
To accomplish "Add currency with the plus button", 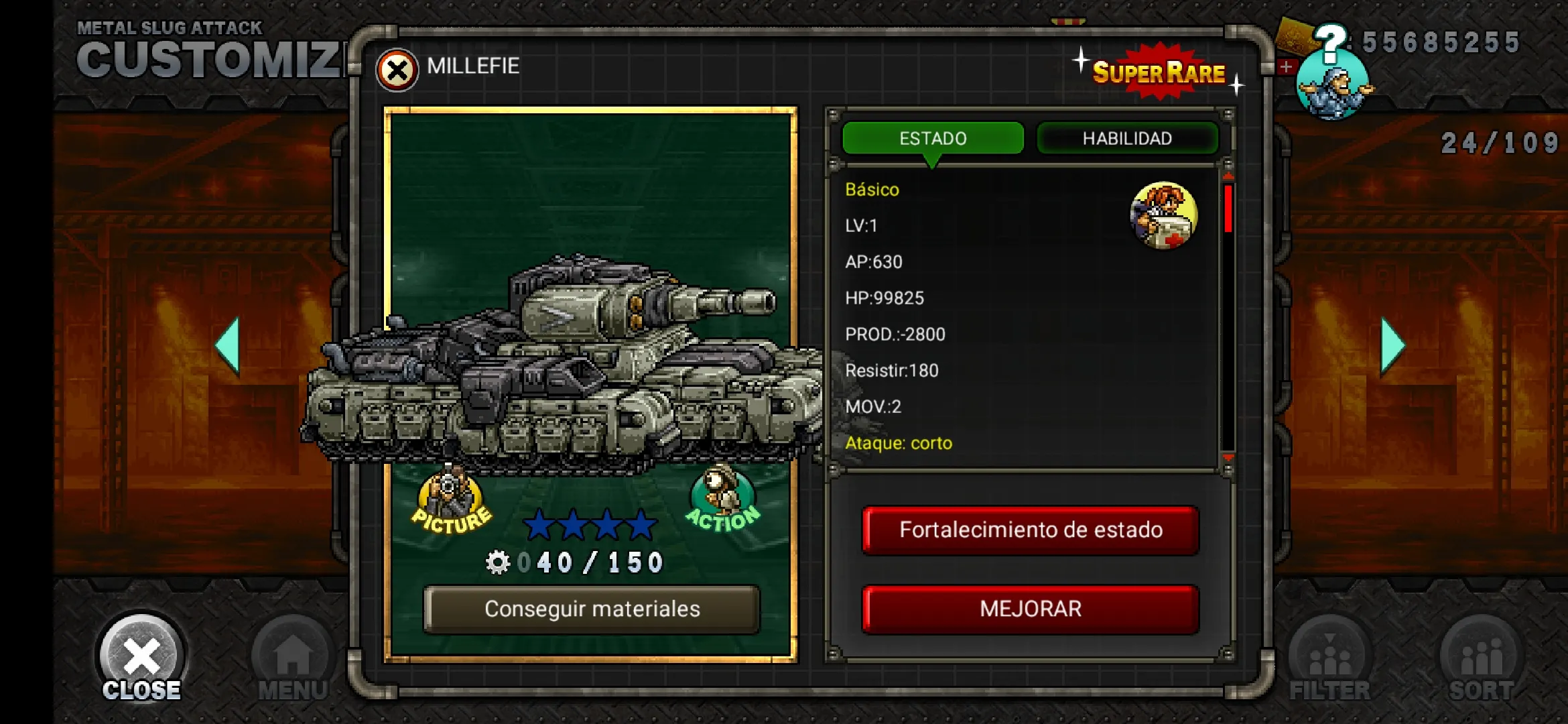I will pos(1286,66).
